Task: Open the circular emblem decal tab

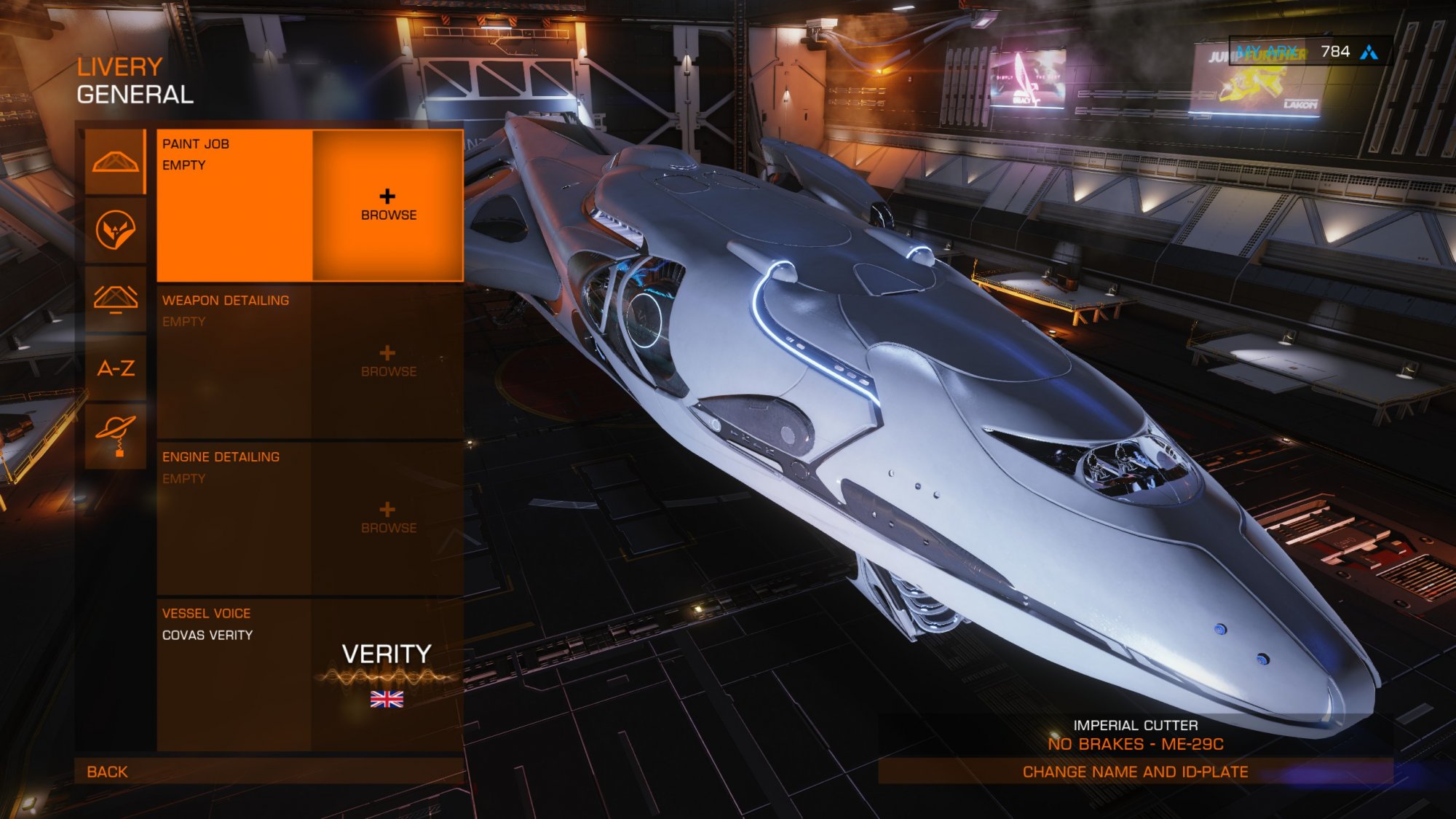Action: point(116,230)
